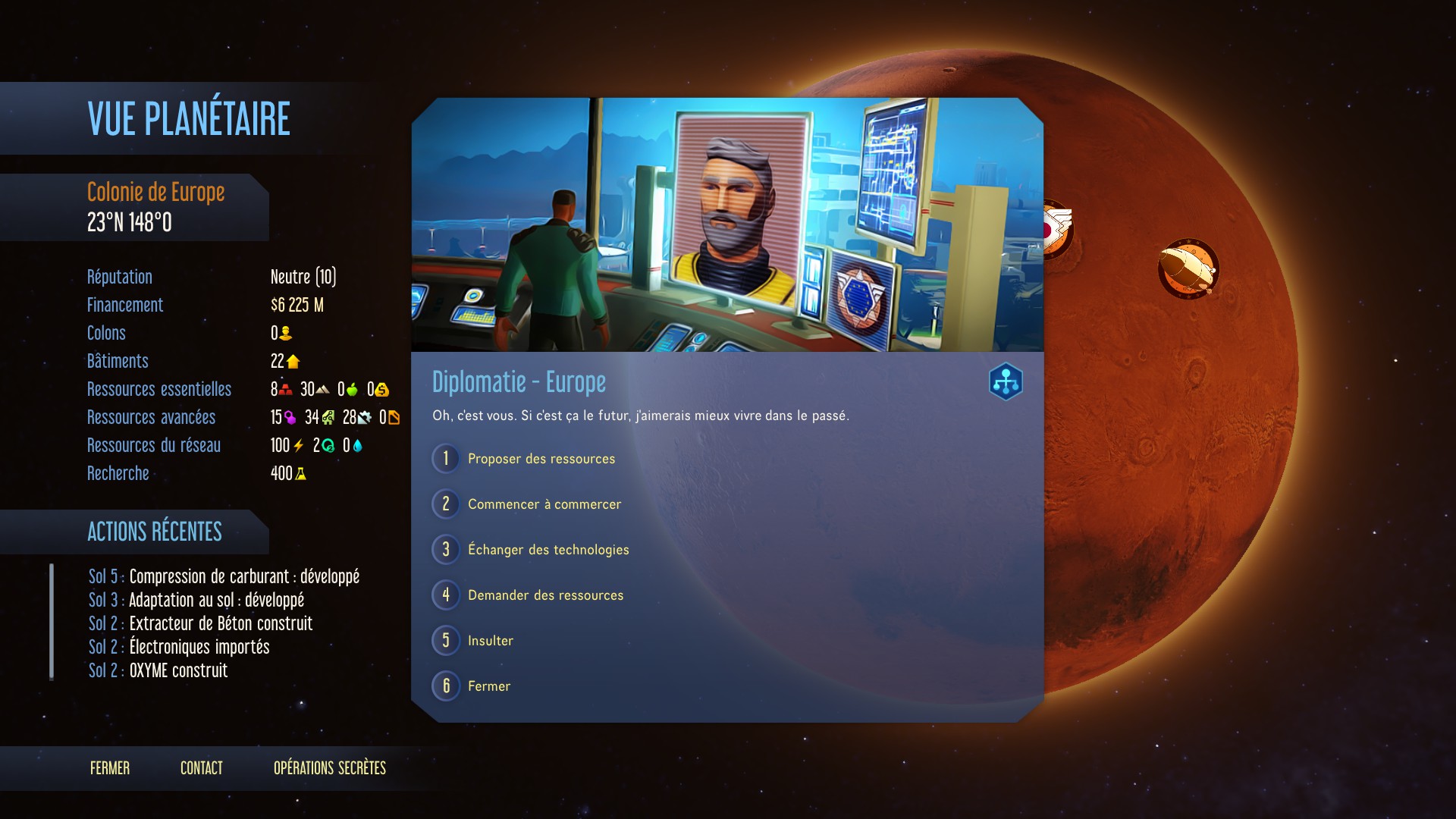Select "Commencer à commercer" option
The height and width of the screenshot is (819, 1456).
point(544,504)
